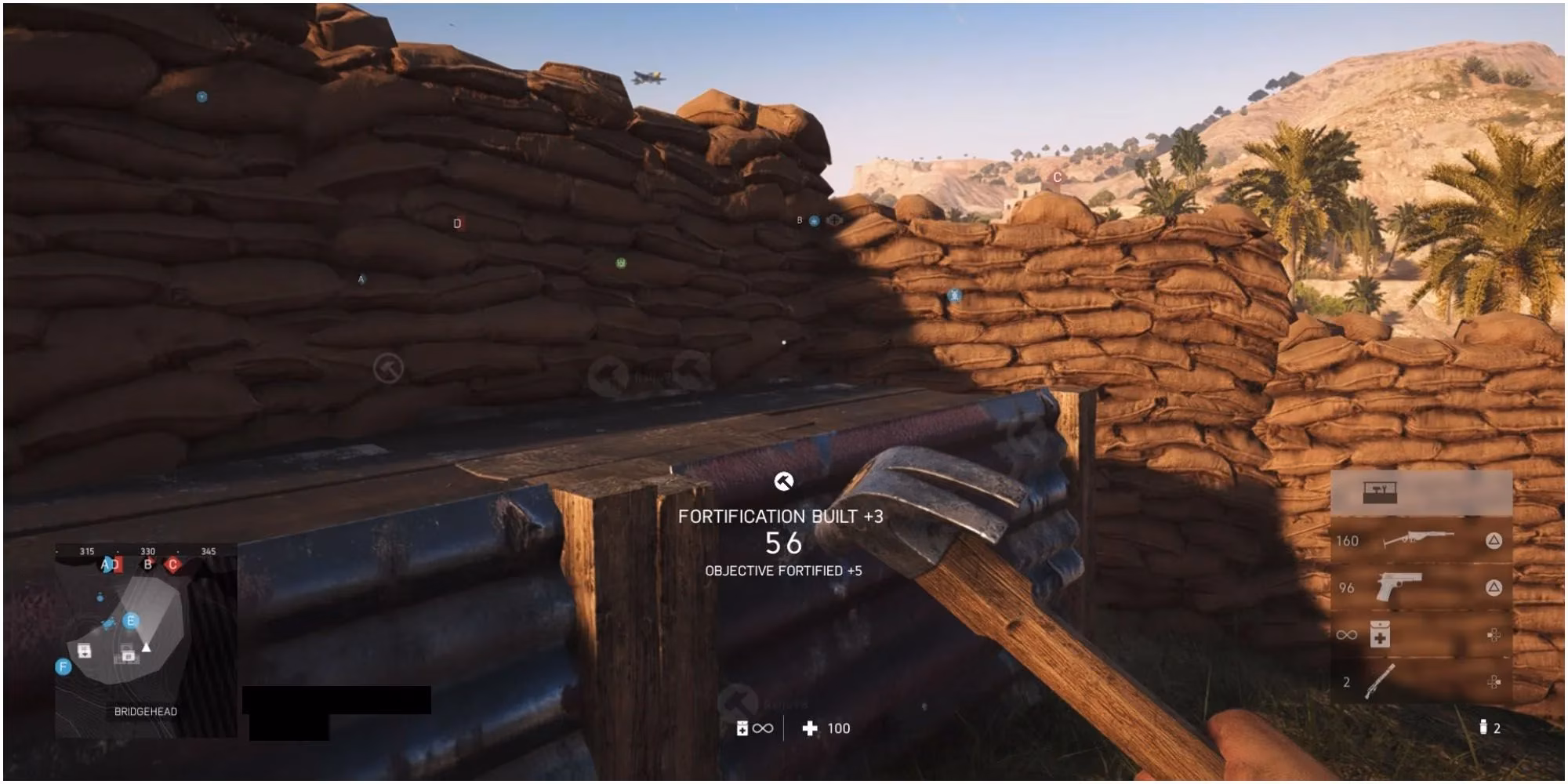Select the rifle icon showing 160 ammo

[x=1418, y=539]
